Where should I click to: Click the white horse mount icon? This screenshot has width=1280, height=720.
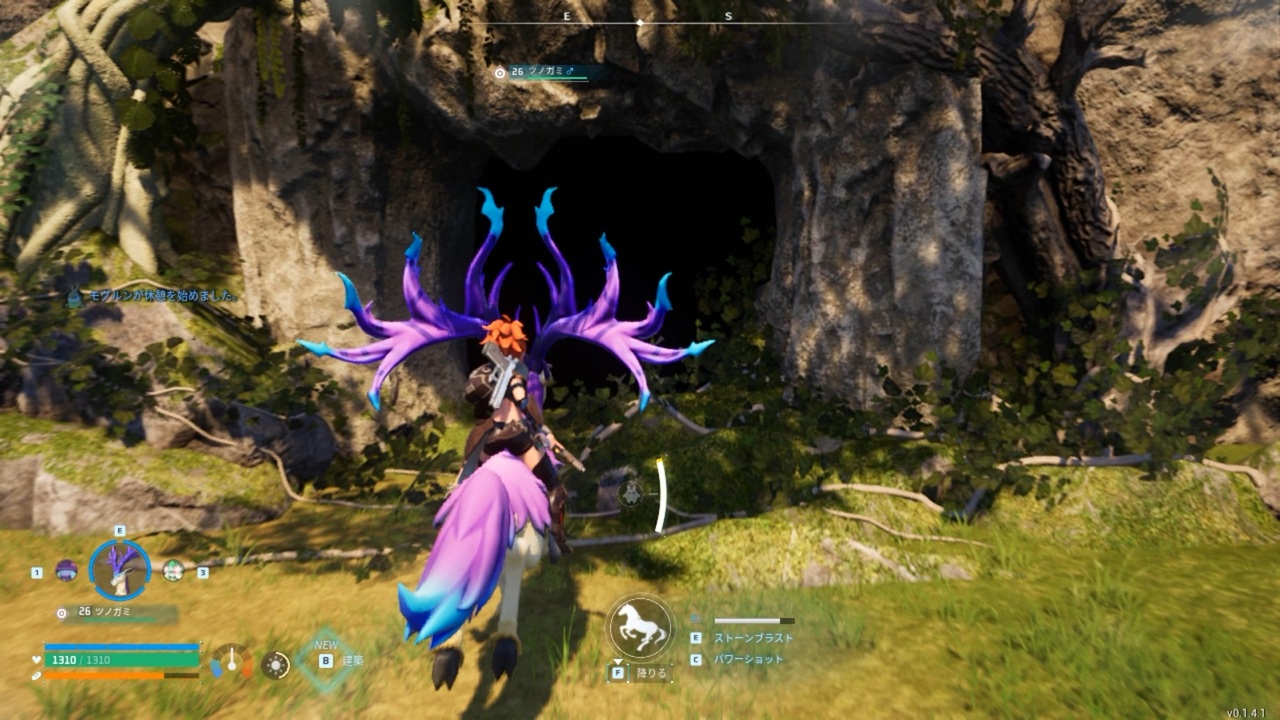(640, 627)
